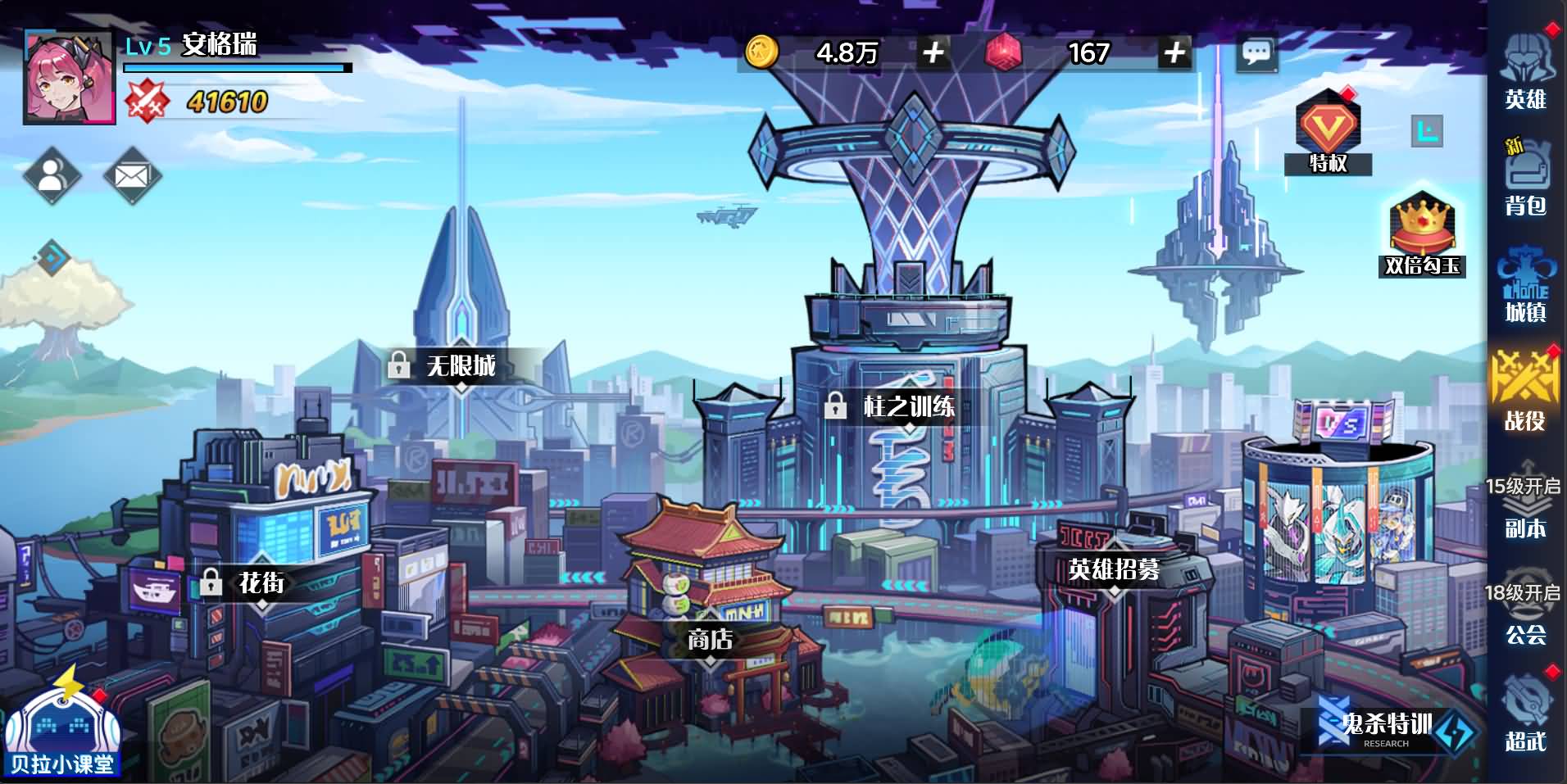Click the plus button beside gold currency
The height and width of the screenshot is (784, 1567).
[933, 53]
